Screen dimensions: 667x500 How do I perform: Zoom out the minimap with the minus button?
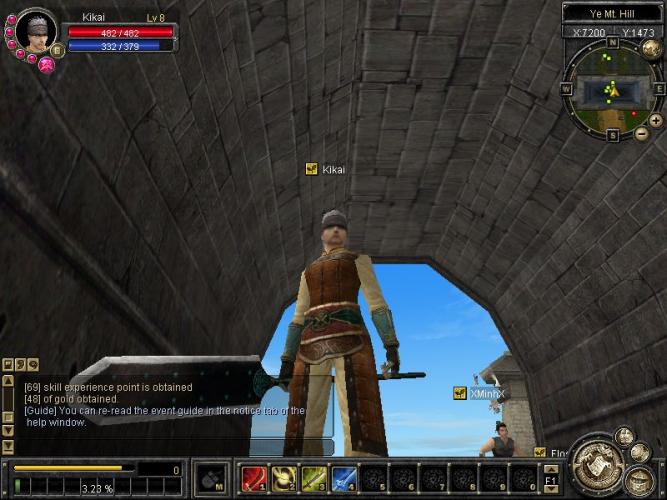tap(641, 131)
